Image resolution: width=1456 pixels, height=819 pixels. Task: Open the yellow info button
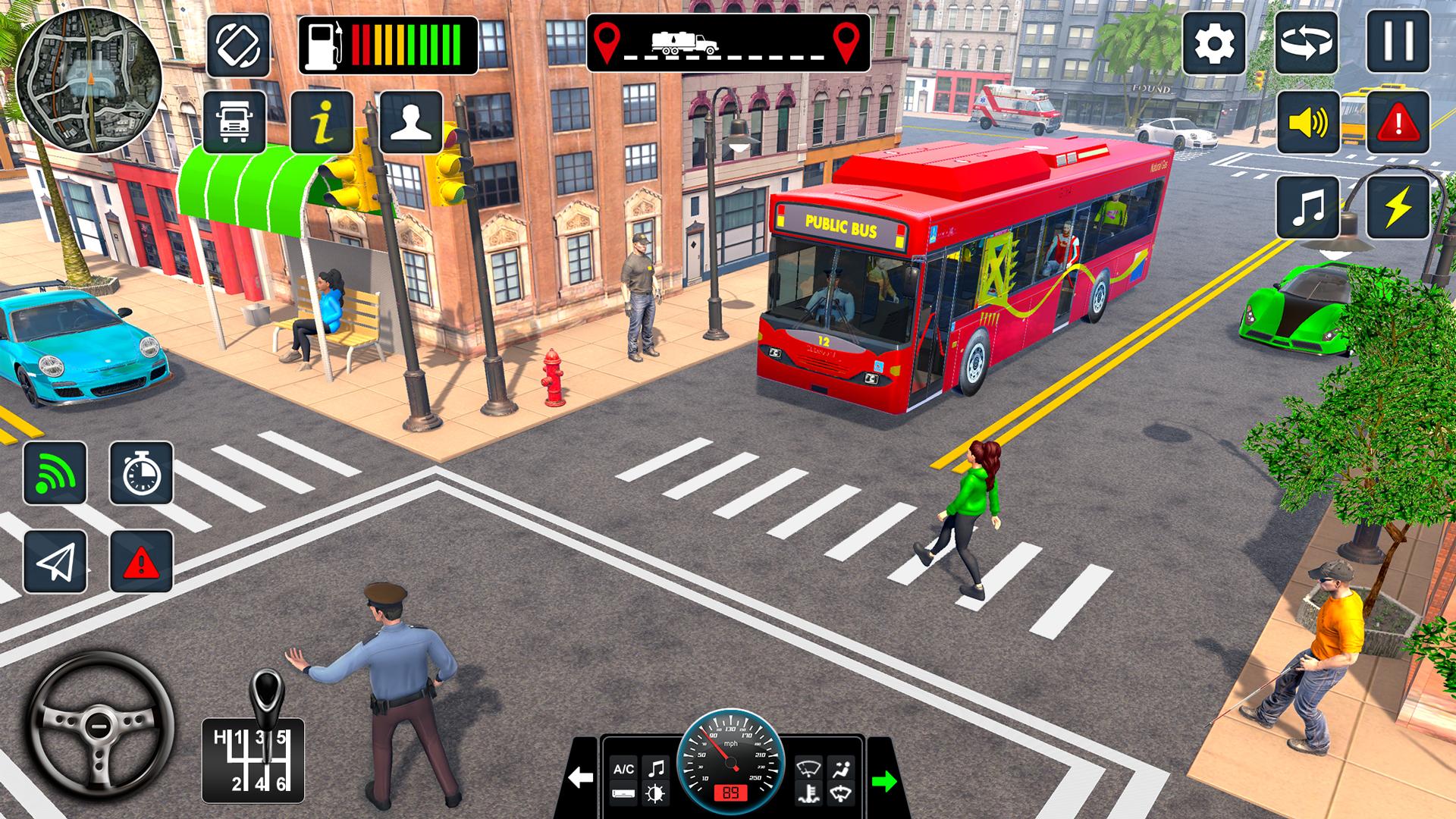coord(322,122)
